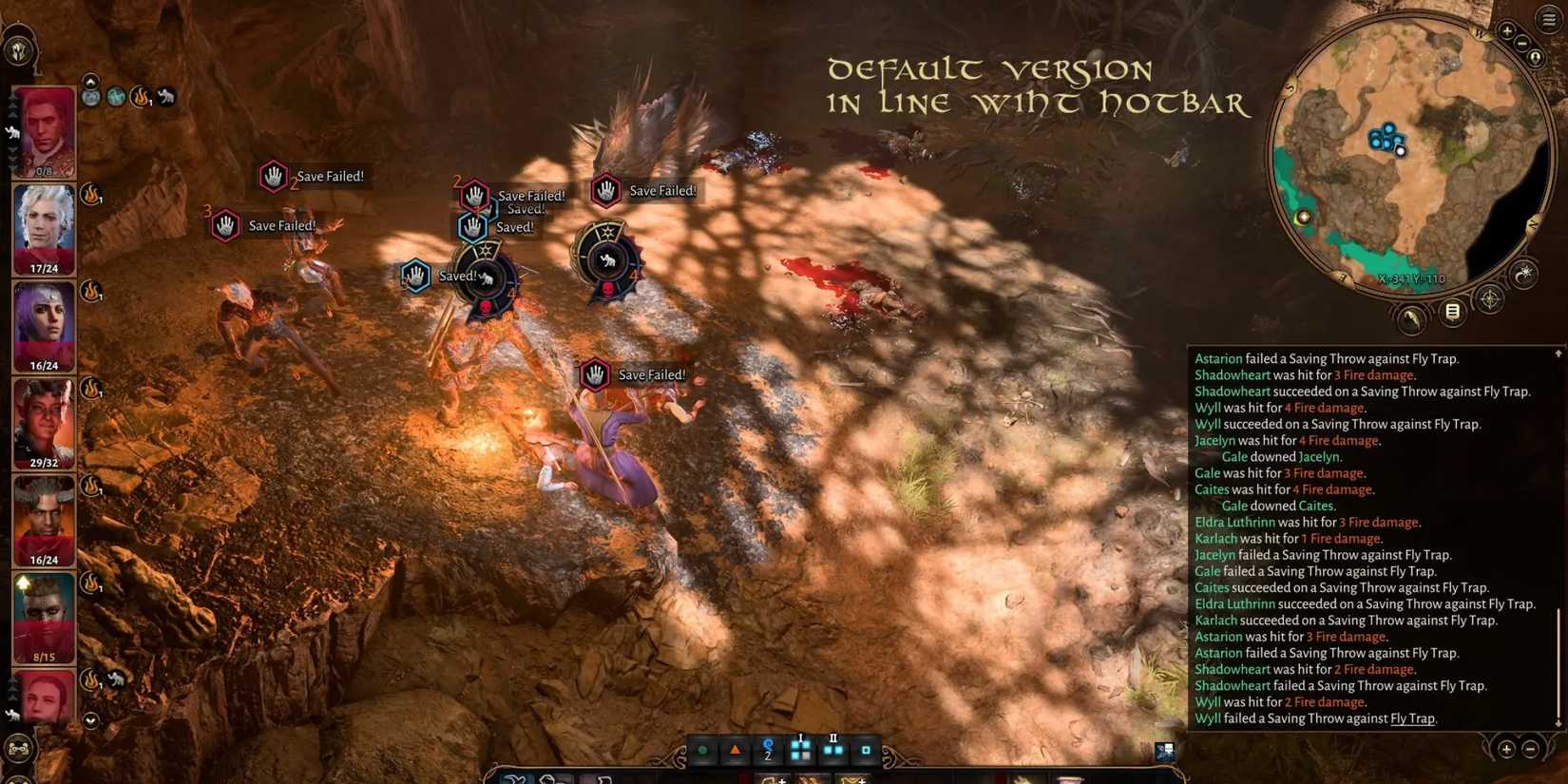Zoom in on the minimap with the plus button
This screenshot has width=1568, height=784.
click(1507, 30)
